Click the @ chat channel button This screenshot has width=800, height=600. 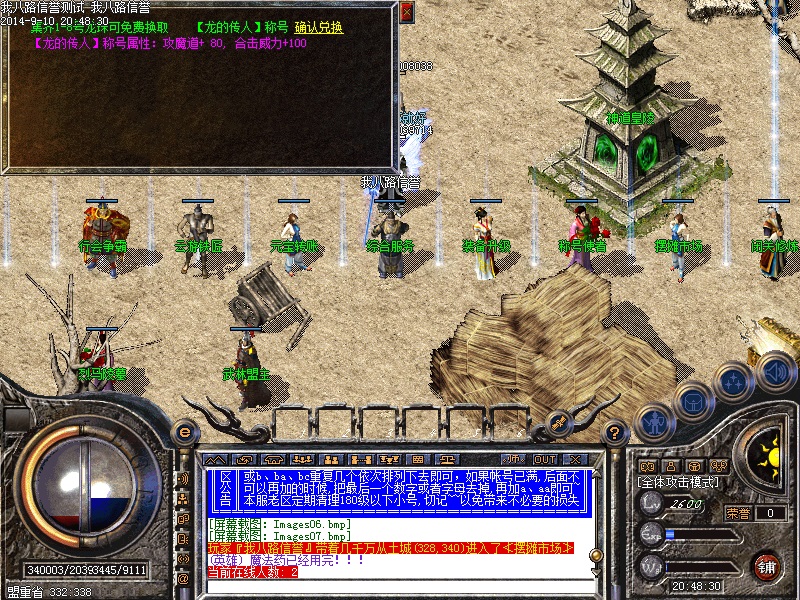[x=183, y=579]
